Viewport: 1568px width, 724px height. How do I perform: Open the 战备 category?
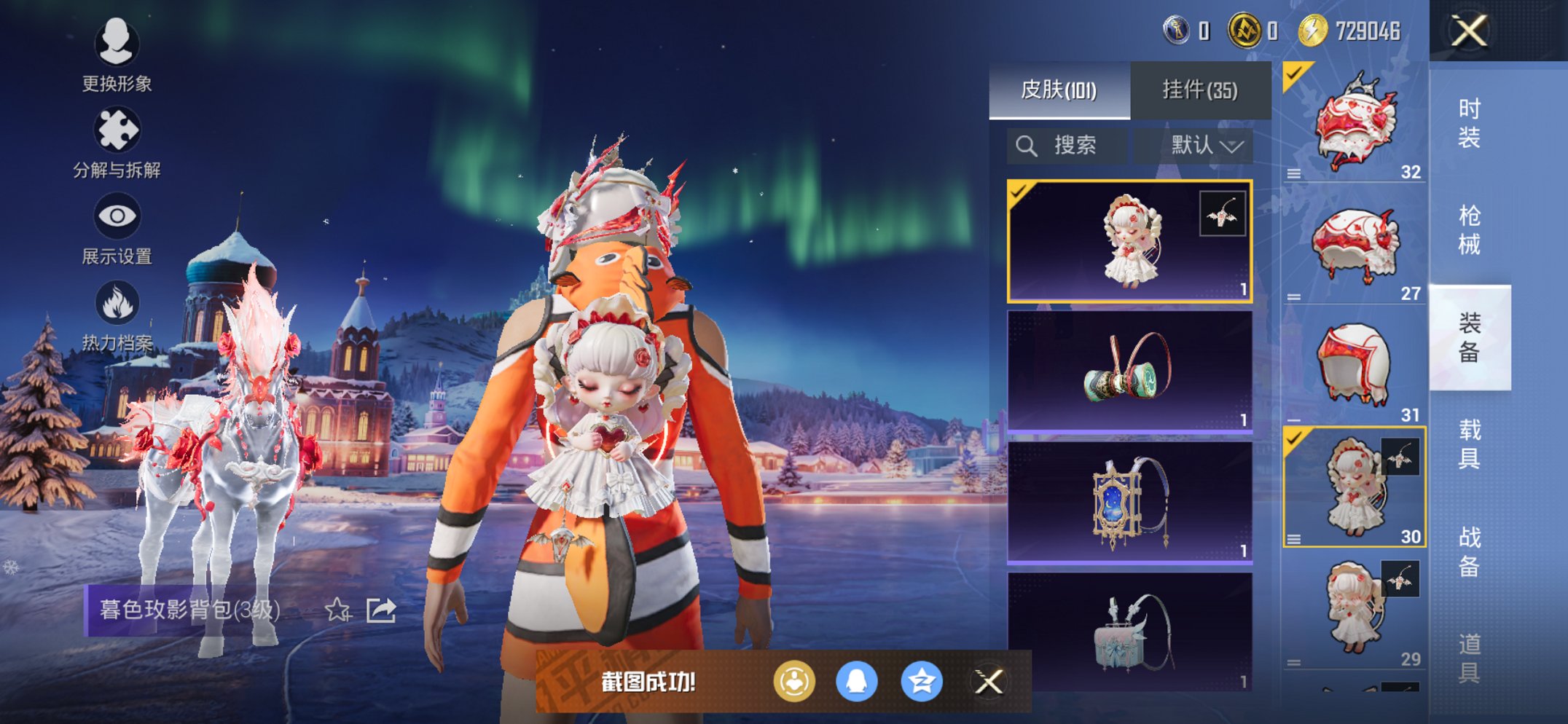[1469, 551]
